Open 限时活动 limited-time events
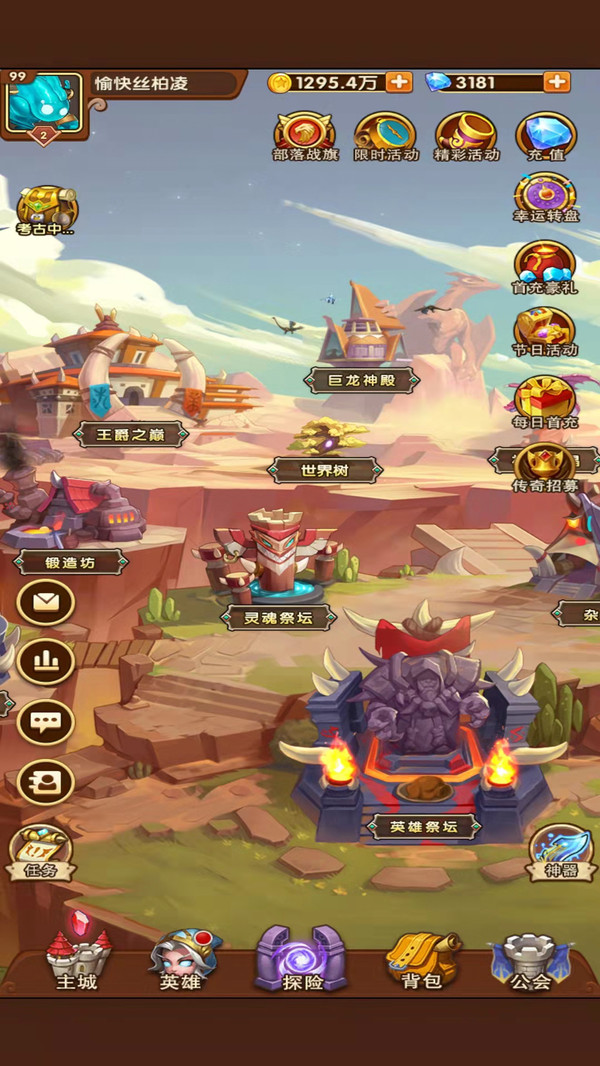600x1066 pixels. click(386, 134)
